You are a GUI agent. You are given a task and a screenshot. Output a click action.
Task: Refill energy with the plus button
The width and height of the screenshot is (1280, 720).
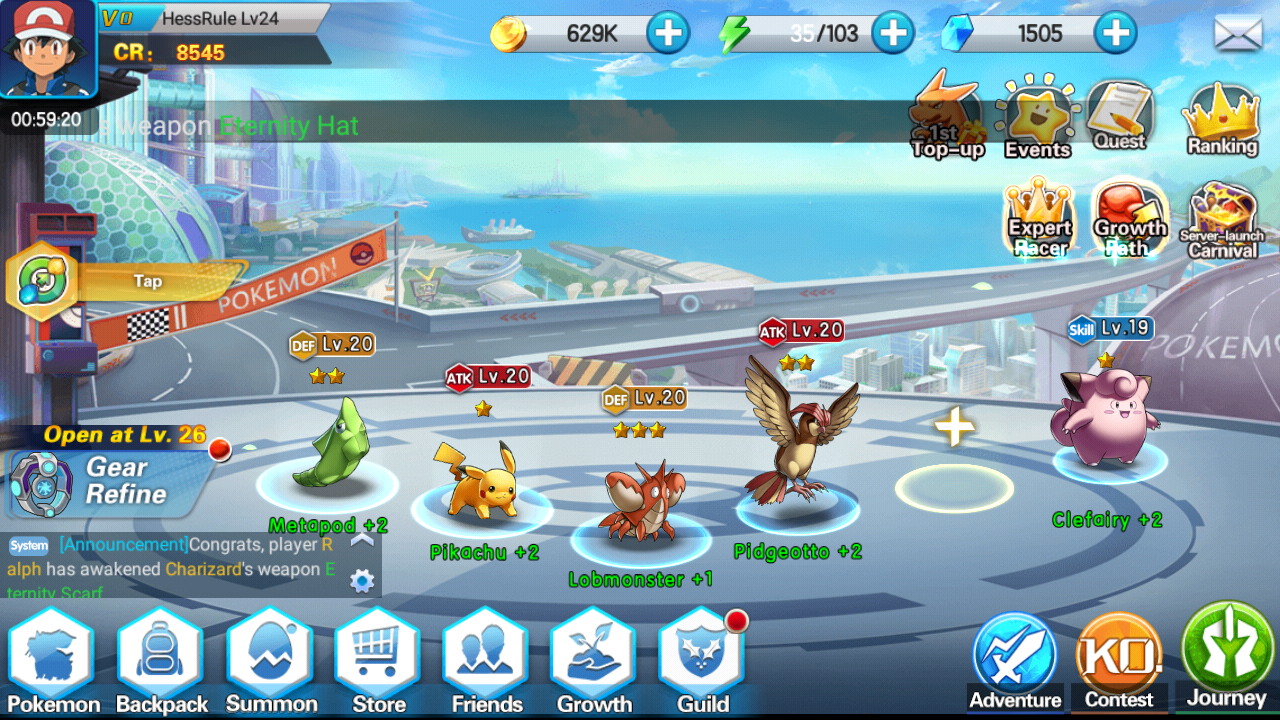[x=893, y=34]
